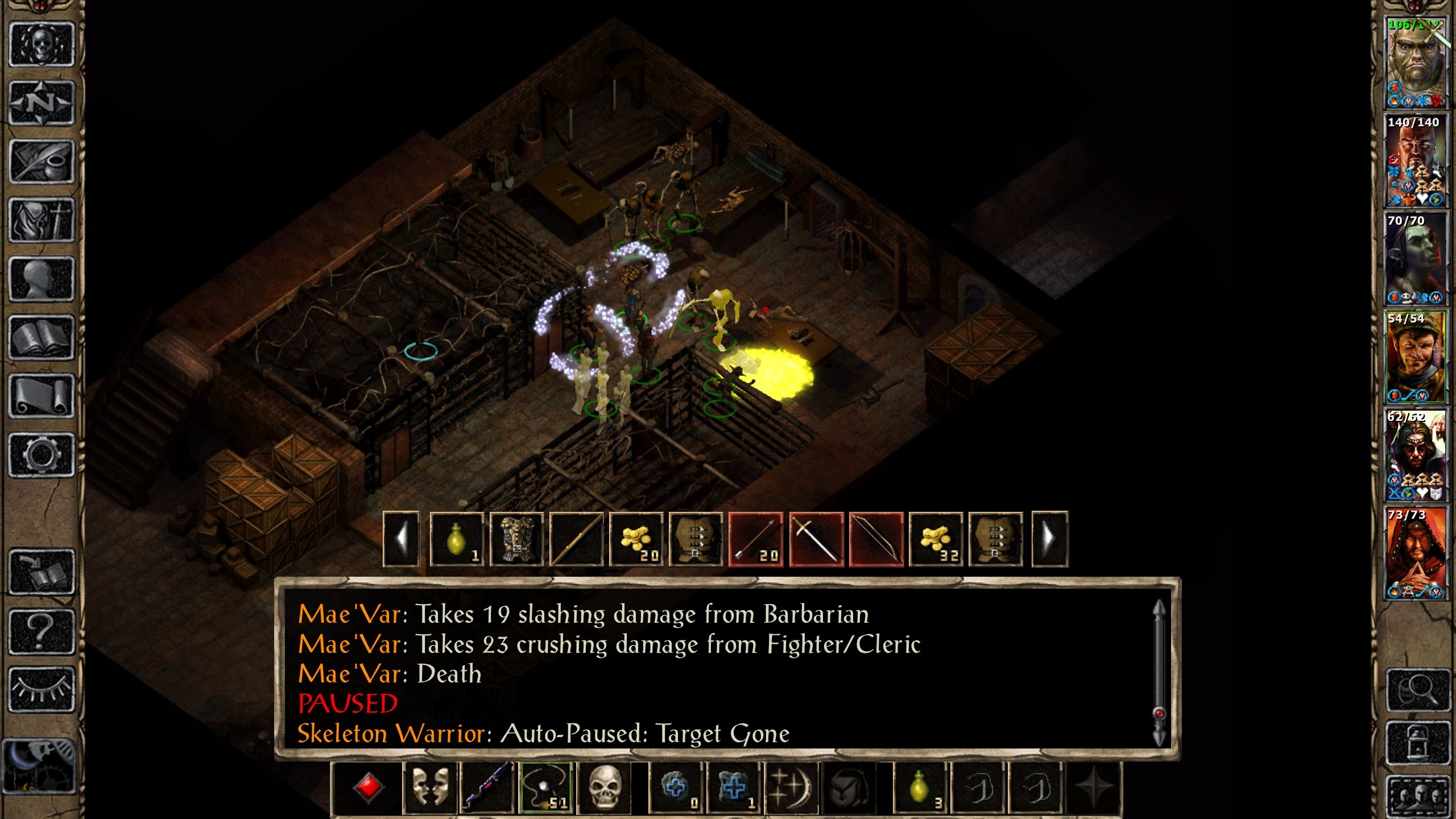The width and height of the screenshot is (1456, 819).
Task: Show previous ground items with left arrow
Action: click(402, 539)
